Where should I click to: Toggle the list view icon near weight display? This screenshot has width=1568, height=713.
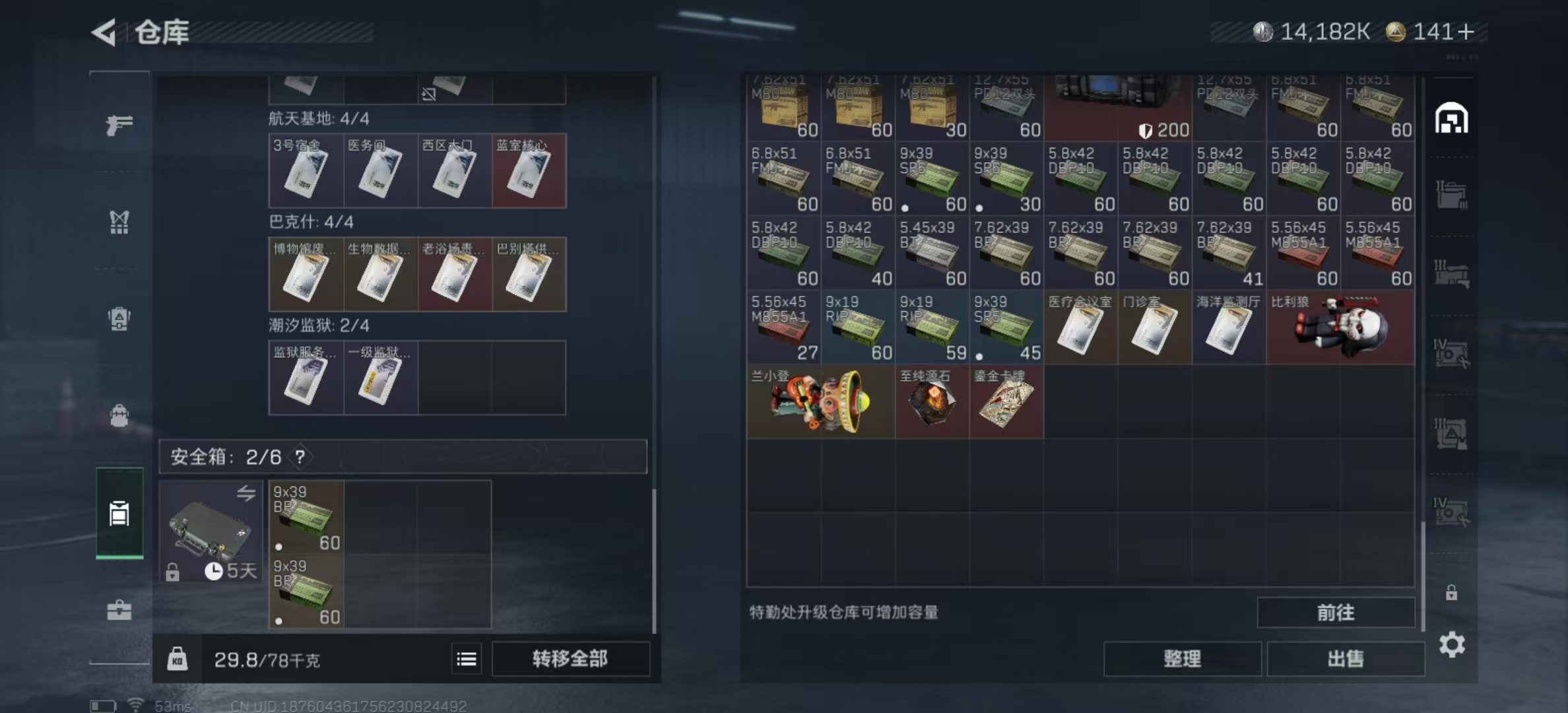tap(467, 658)
